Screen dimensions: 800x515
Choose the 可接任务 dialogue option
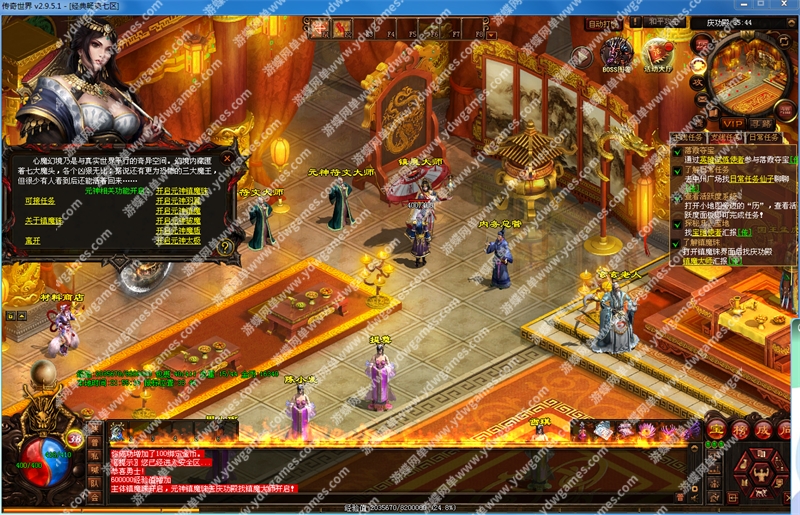[40, 201]
